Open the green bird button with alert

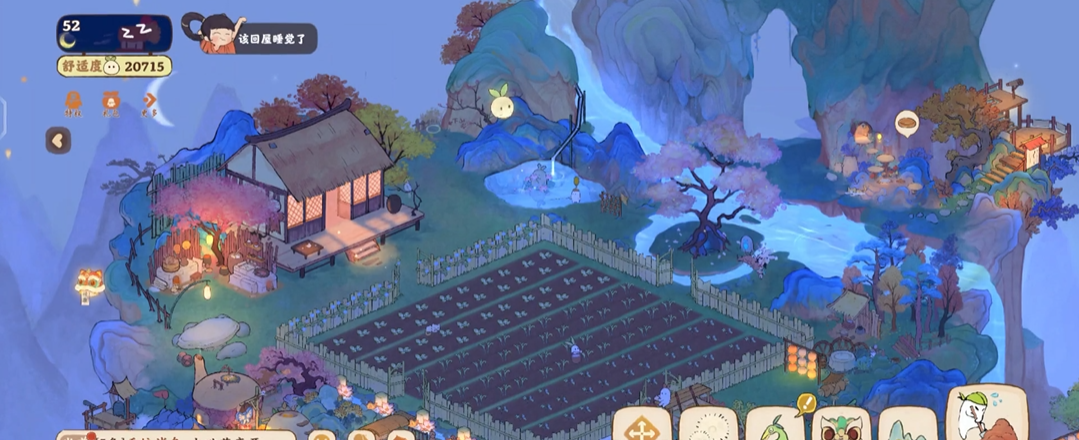click(x=776, y=427)
